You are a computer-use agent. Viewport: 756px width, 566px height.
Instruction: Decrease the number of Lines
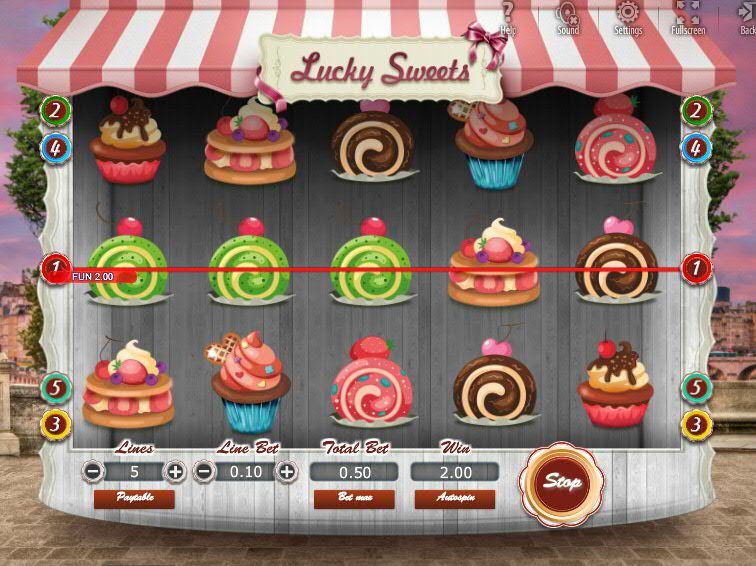coord(92,471)
